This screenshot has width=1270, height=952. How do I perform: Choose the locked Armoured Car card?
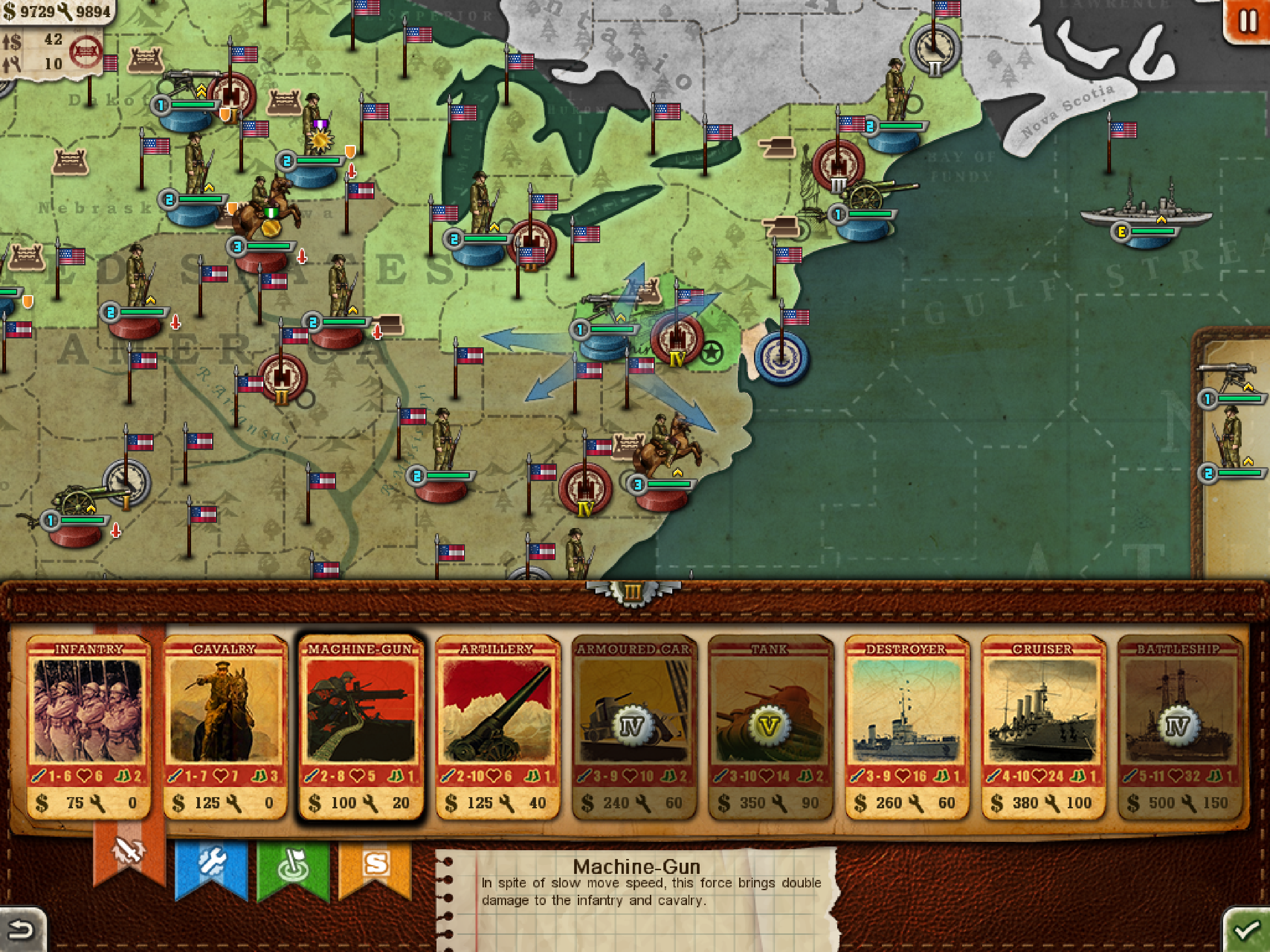[634, 727]
